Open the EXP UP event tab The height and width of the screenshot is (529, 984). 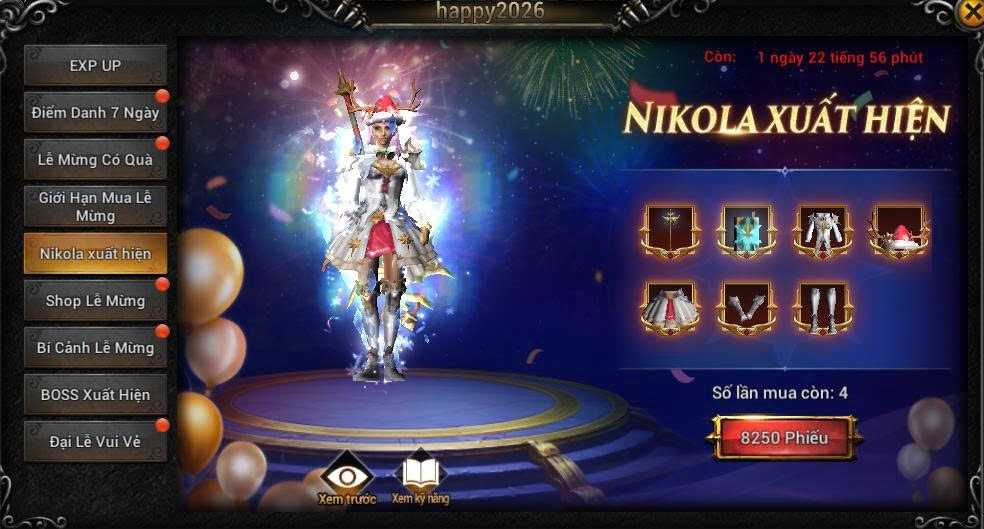click(95, 66)
